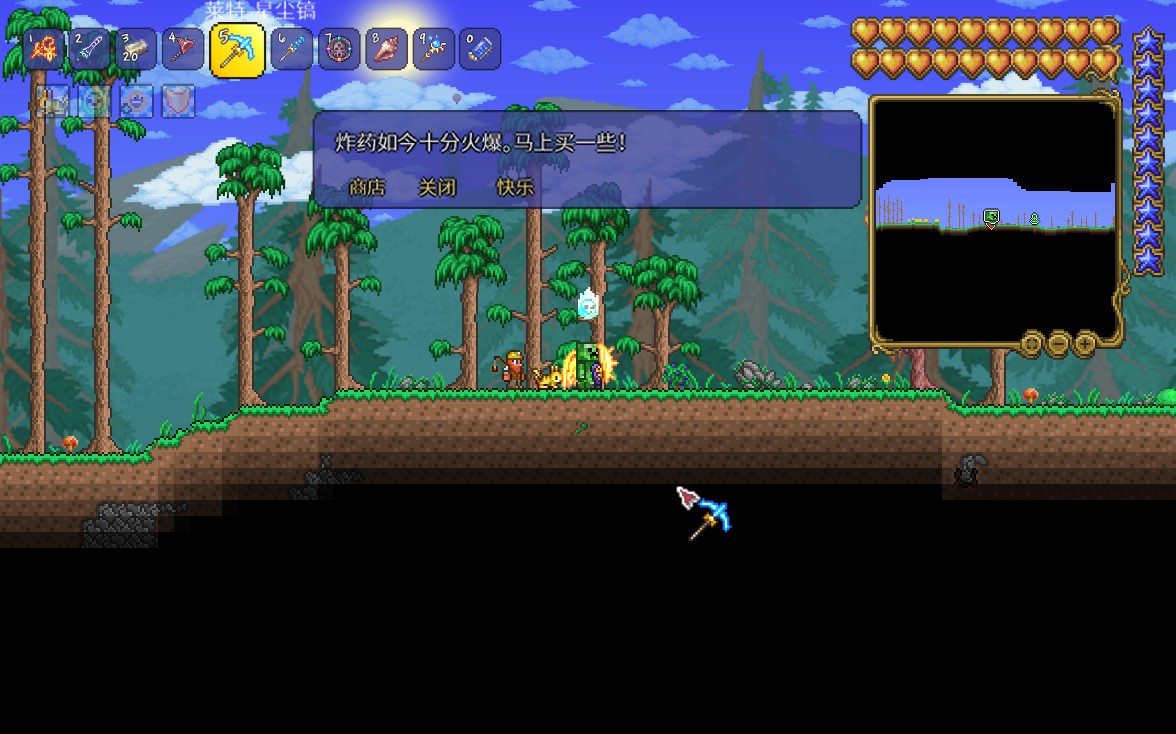This screenshot has width=1176, height=734.
Task: Choose the 快乐 happiness option
Action: point(515,187)
